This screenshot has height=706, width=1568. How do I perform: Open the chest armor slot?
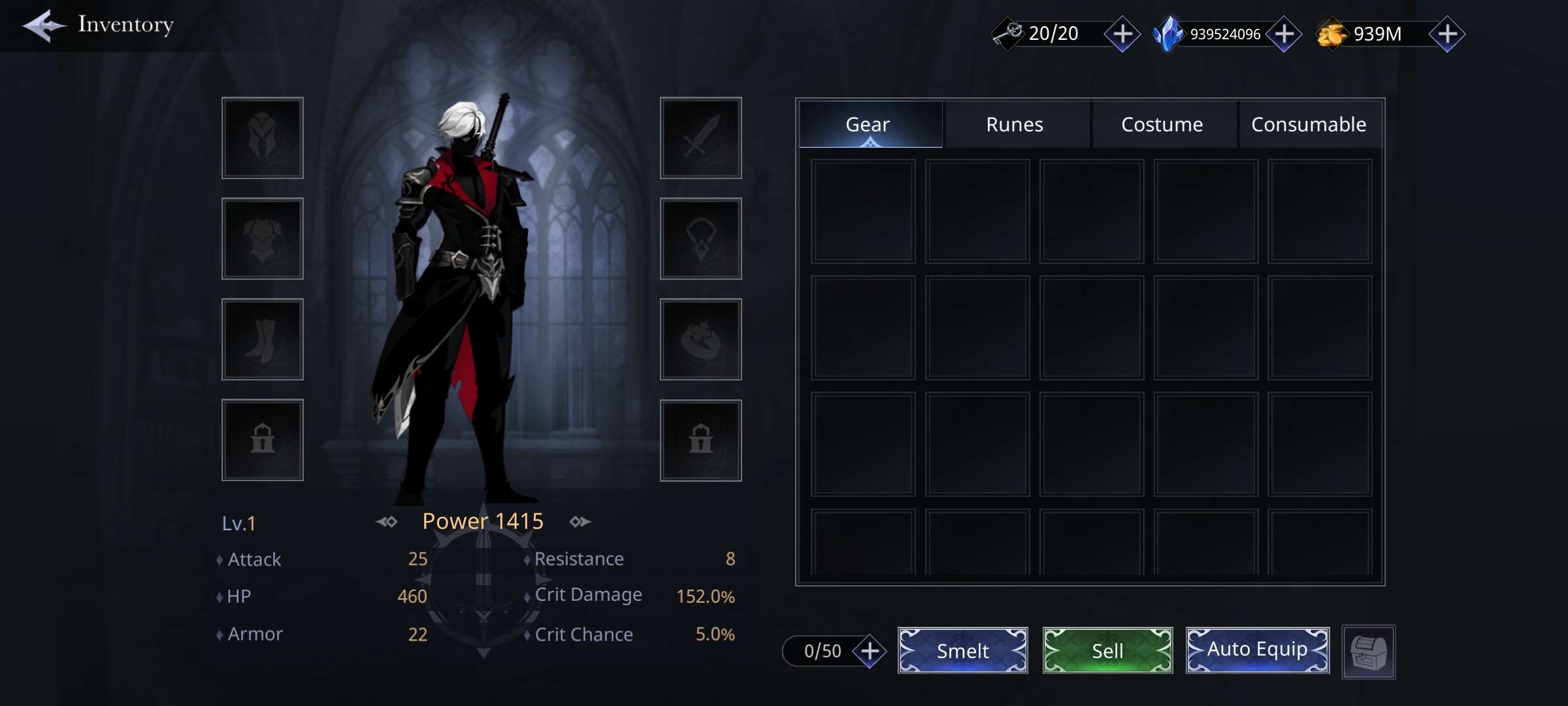tap(262, 239)
